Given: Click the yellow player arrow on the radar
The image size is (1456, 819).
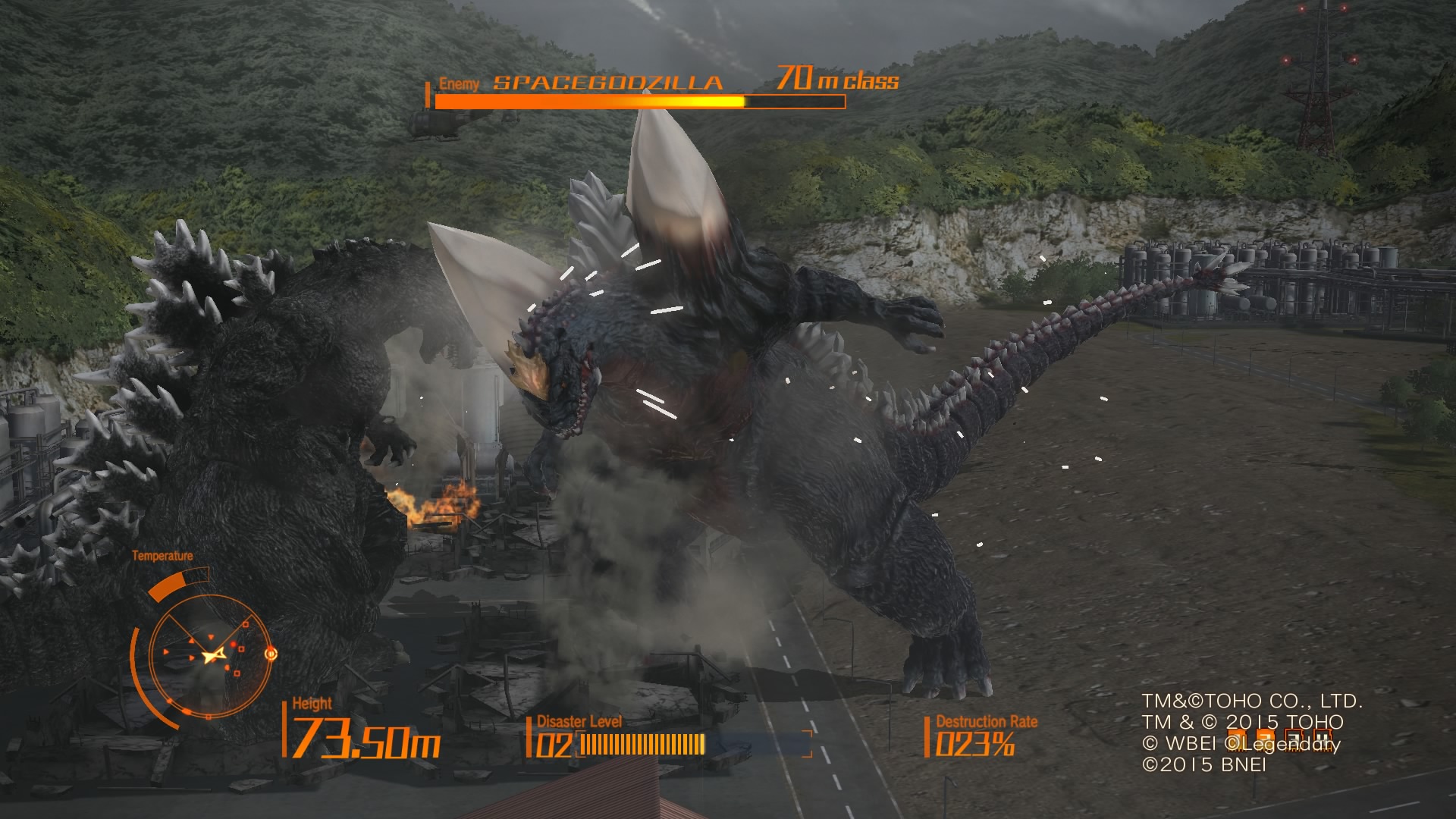Looking at the screenshot, I should (213, 654).
